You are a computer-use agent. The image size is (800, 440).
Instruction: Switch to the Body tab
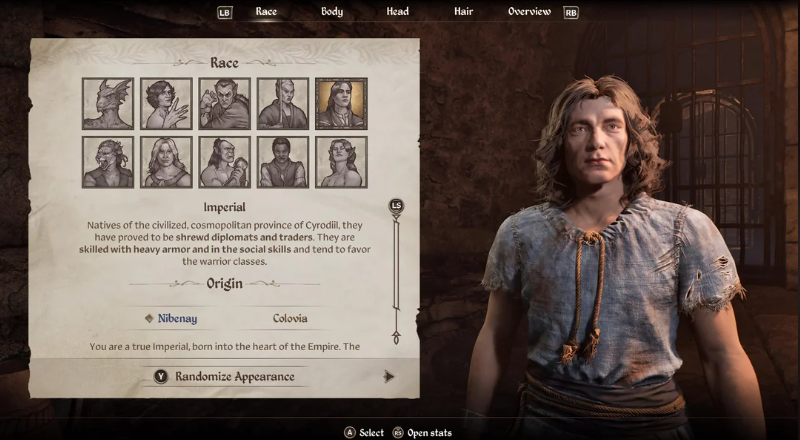tap(332, 12)
